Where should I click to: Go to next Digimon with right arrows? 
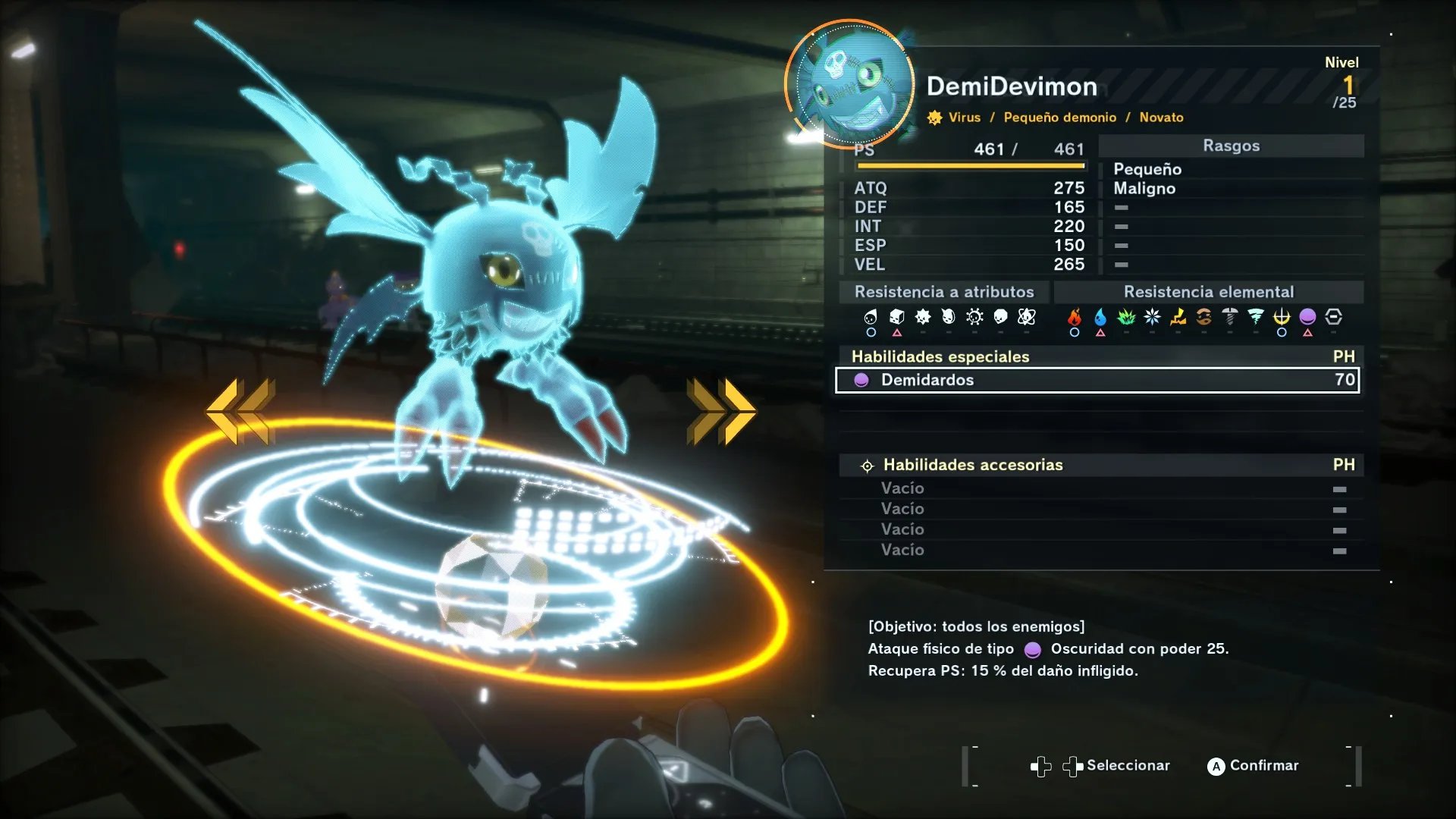tap(720, 410)
